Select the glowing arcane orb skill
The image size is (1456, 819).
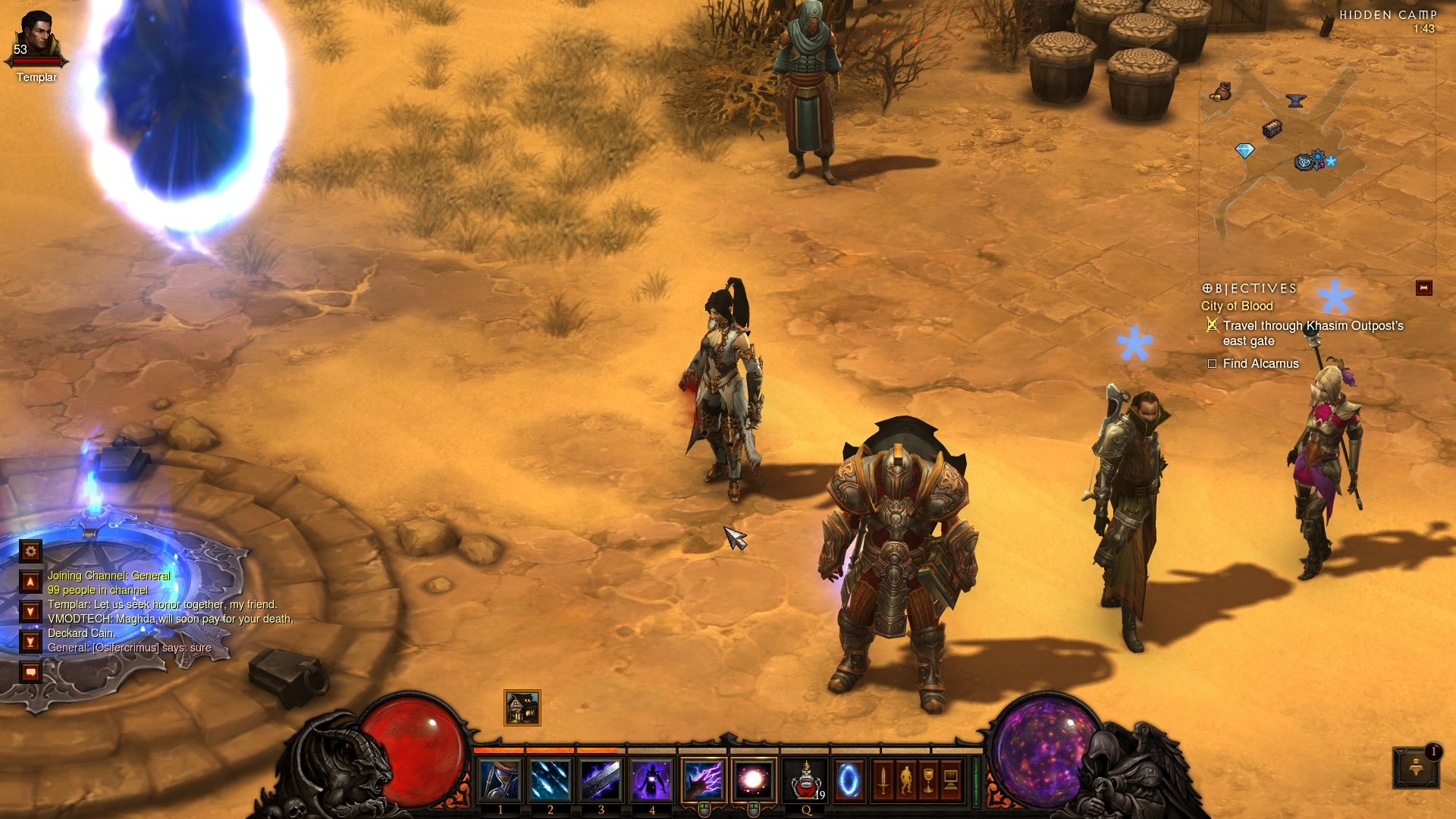(x=754, y=780)
